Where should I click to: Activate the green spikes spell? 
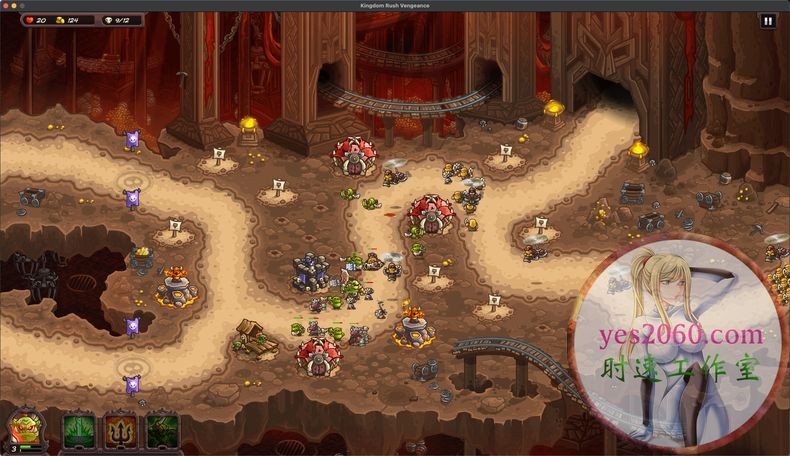(78, 432)
